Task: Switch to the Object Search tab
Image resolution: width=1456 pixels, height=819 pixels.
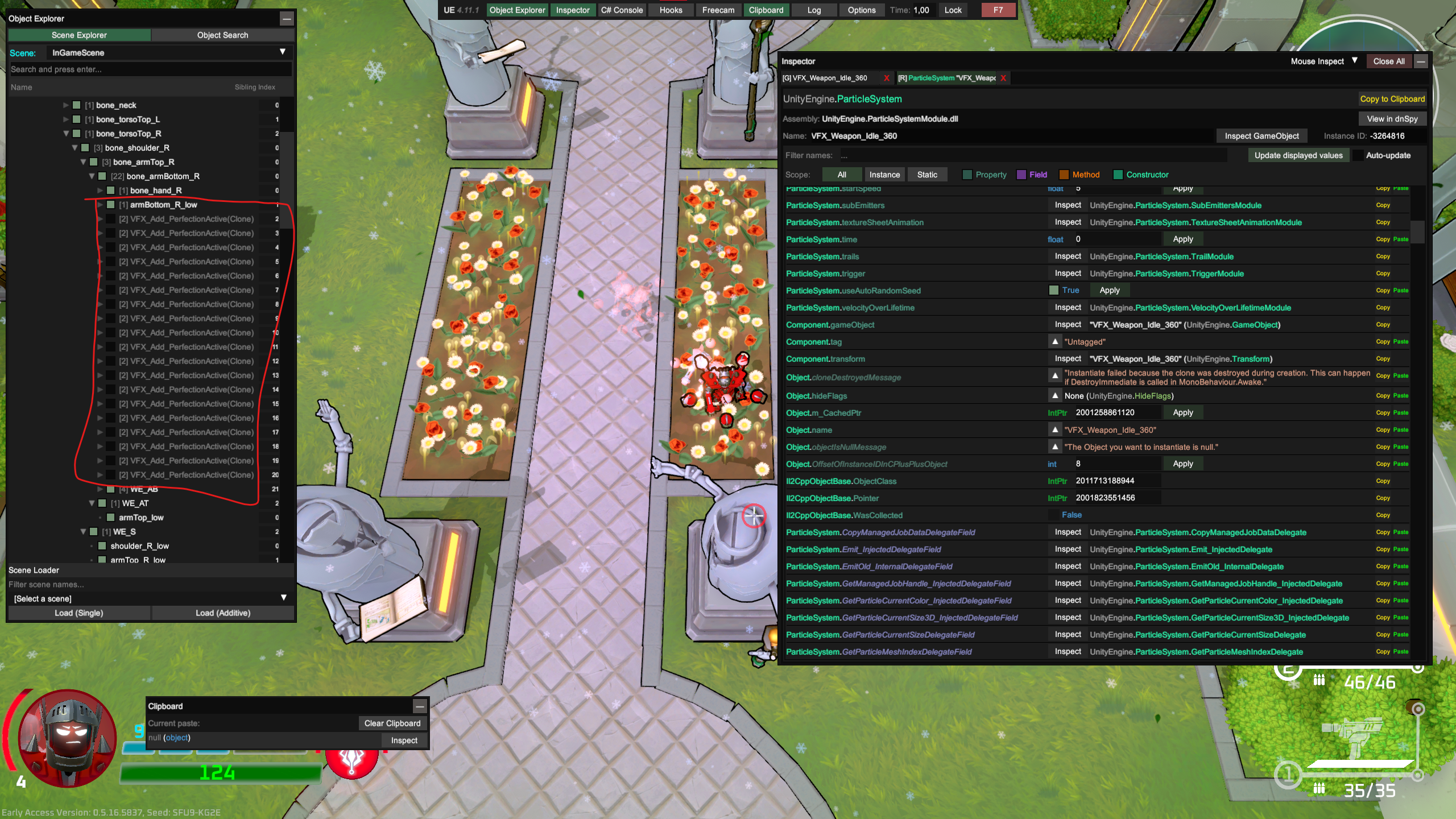Action: pyautogui.click(x=222, y=35)
